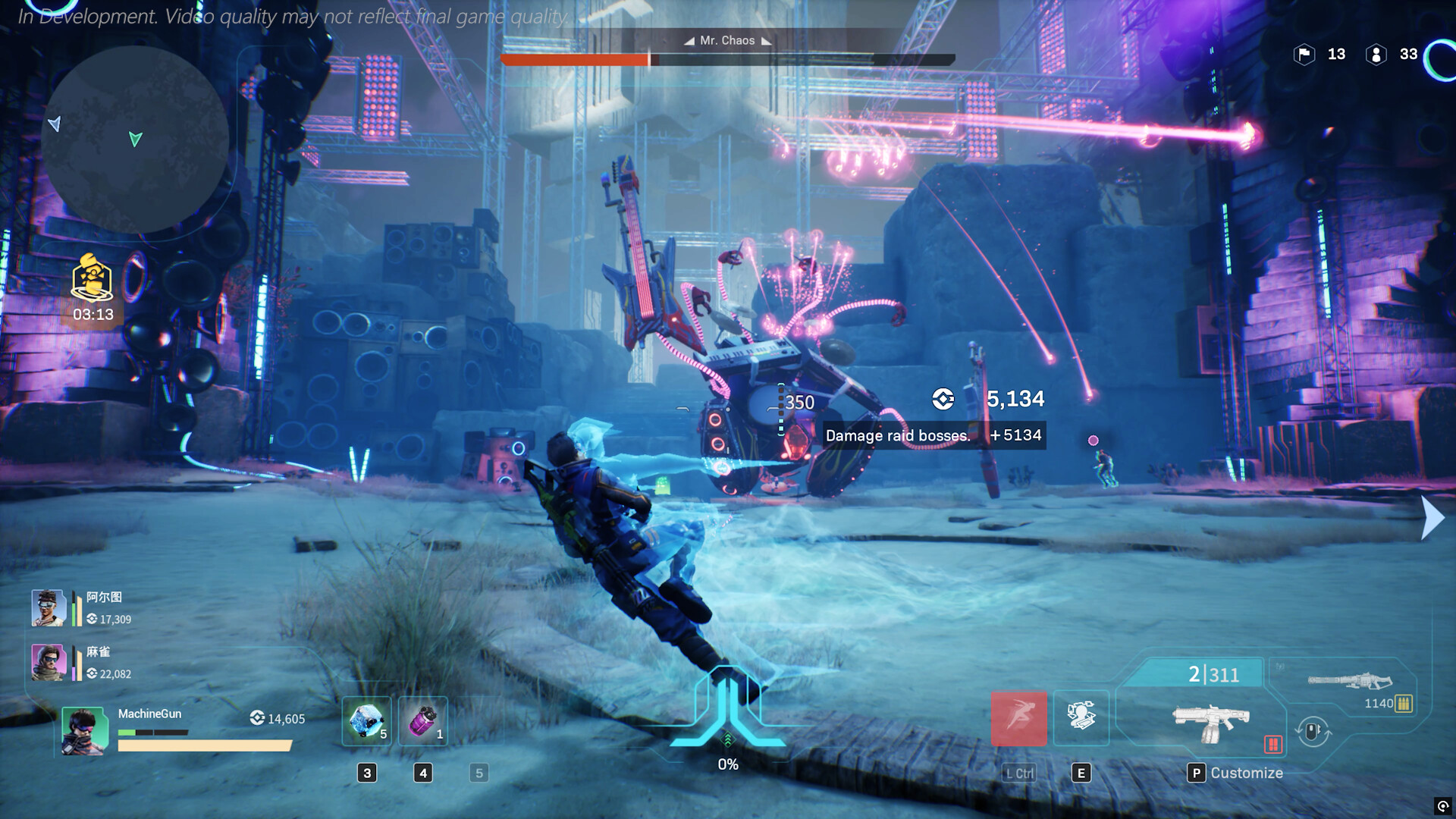The width and height of the screenshot is (1456, 819).
Task: Select the equipped primary machine gun
Action: click(1210, 722)
